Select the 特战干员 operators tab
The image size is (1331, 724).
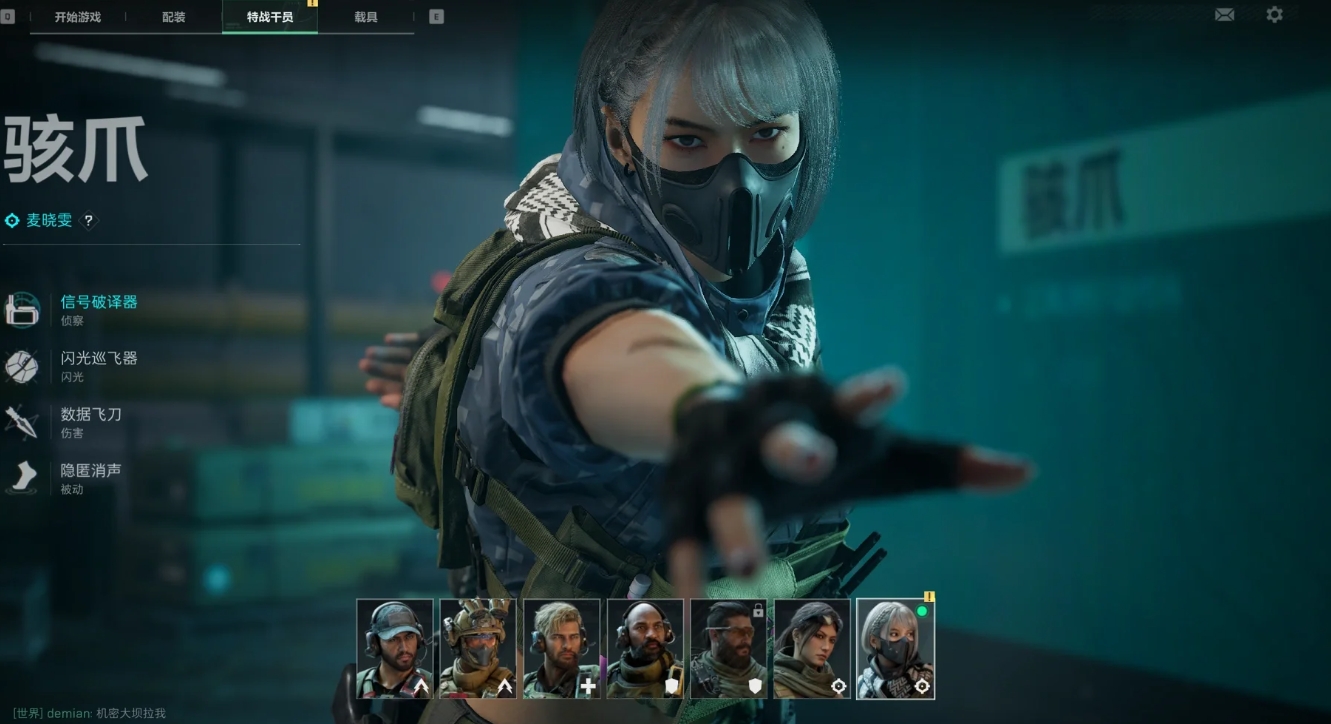[x=270, y=17]
